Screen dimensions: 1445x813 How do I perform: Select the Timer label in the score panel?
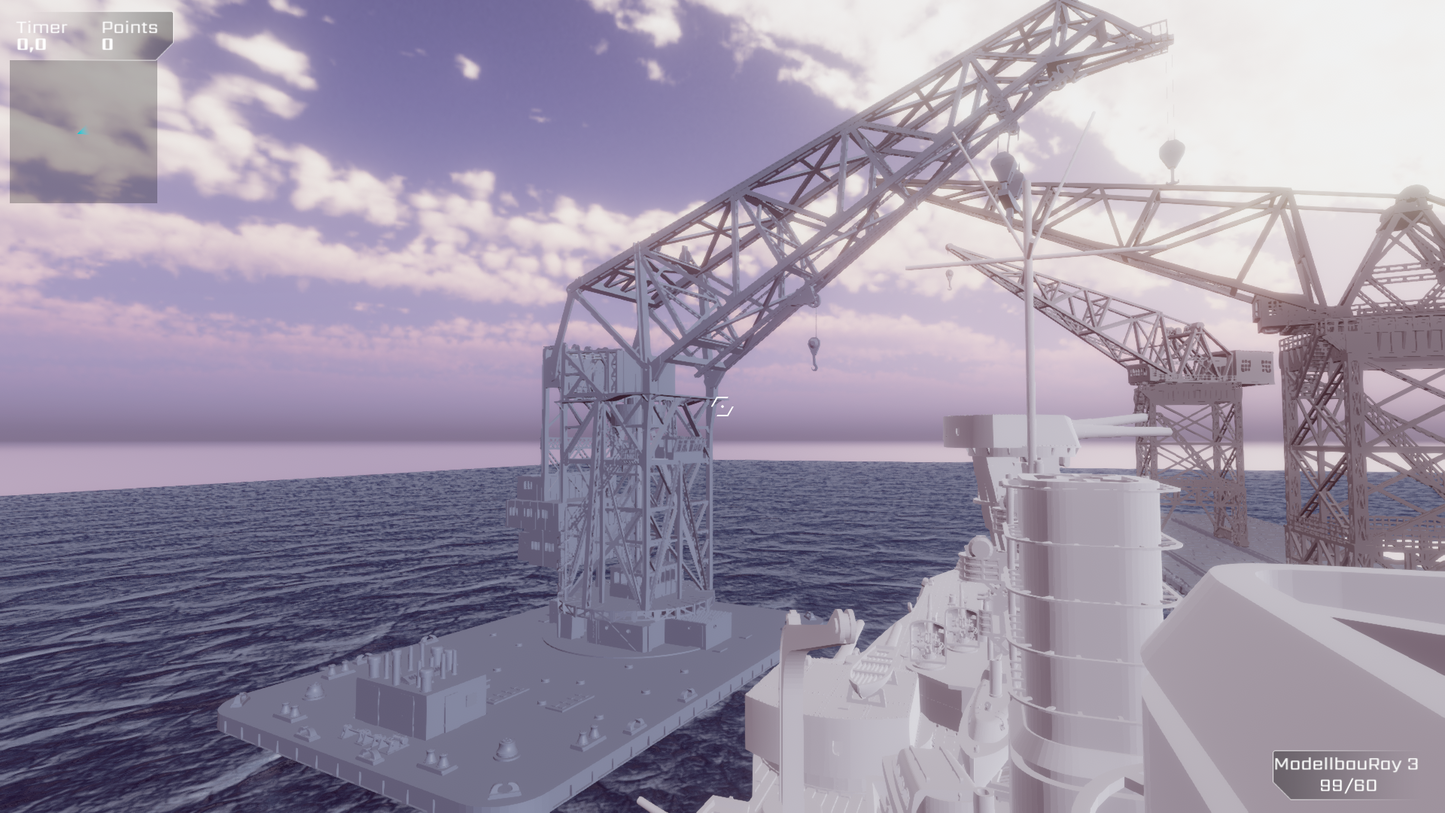click(42, 27)
